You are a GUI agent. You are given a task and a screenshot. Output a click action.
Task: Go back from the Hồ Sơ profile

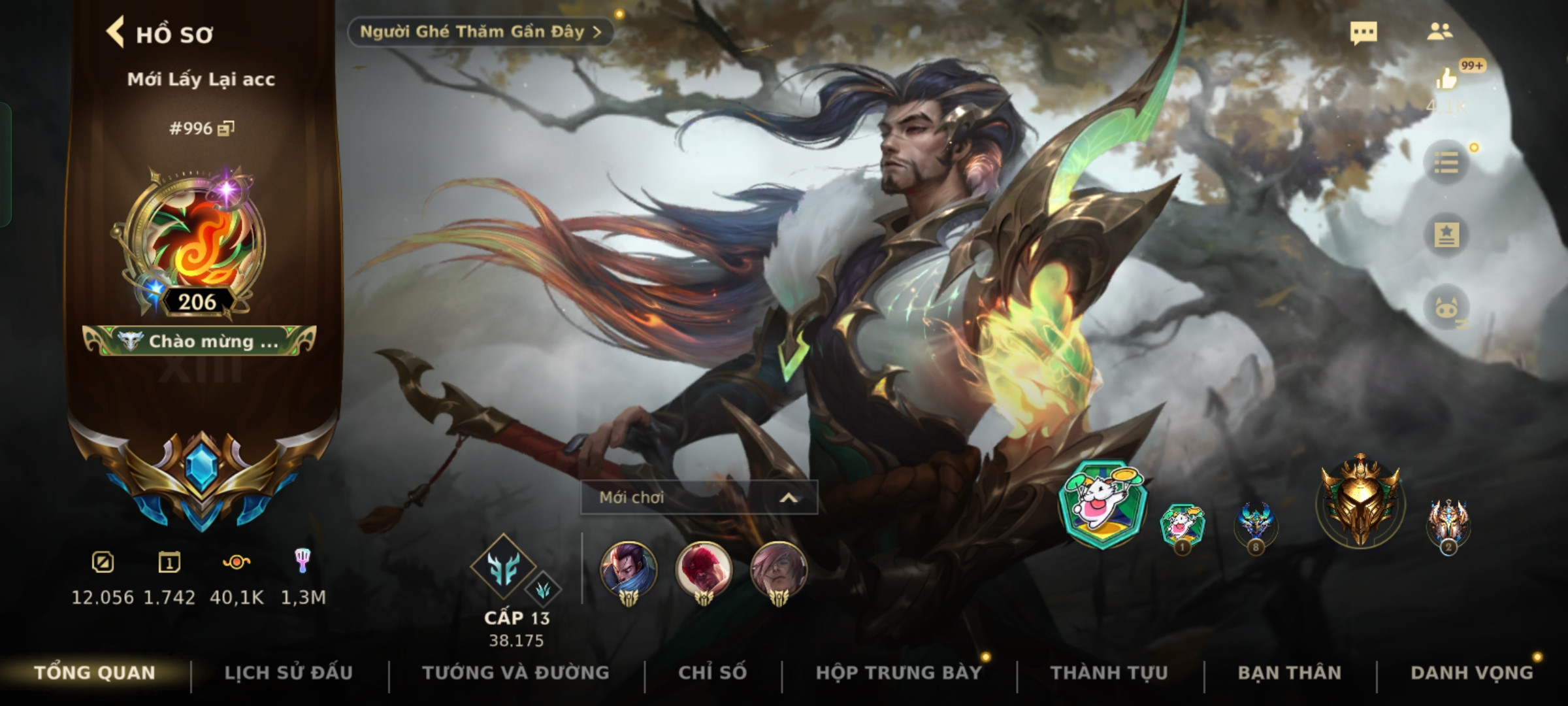pyautogui.click(x=116, y=33)
